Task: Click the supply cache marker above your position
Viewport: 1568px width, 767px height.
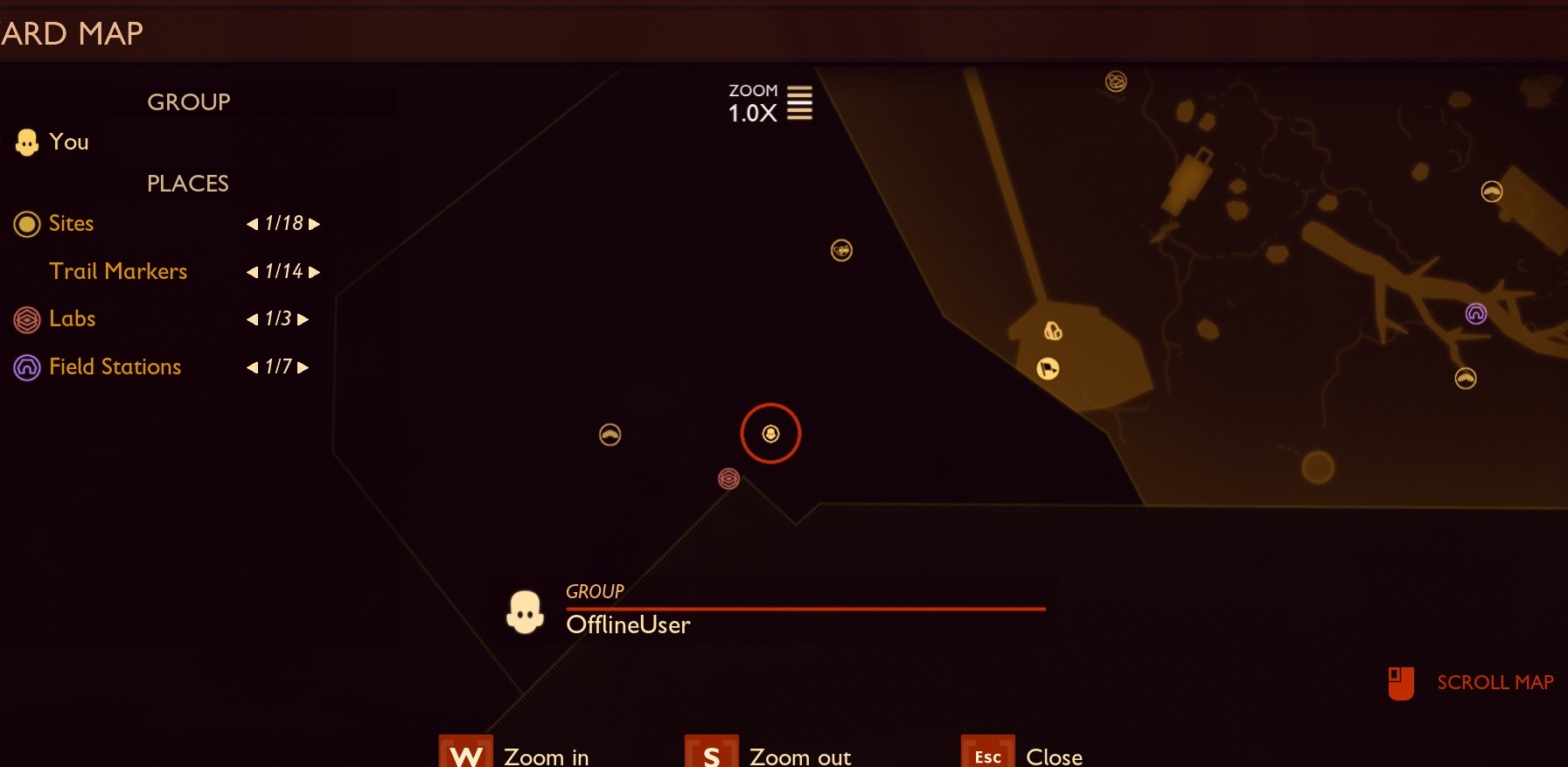Action: [842, 251]
